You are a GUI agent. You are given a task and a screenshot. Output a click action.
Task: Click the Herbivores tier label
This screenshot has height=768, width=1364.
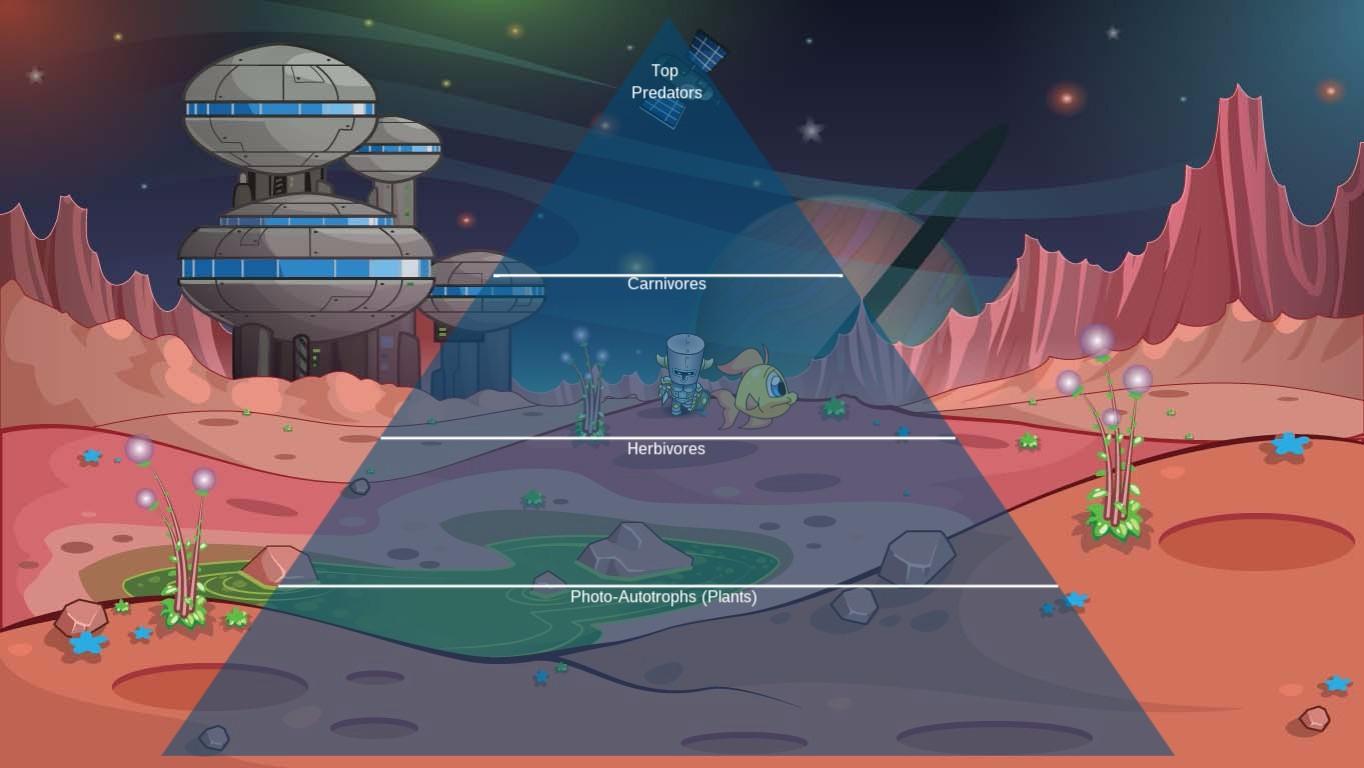pos(666,449)
